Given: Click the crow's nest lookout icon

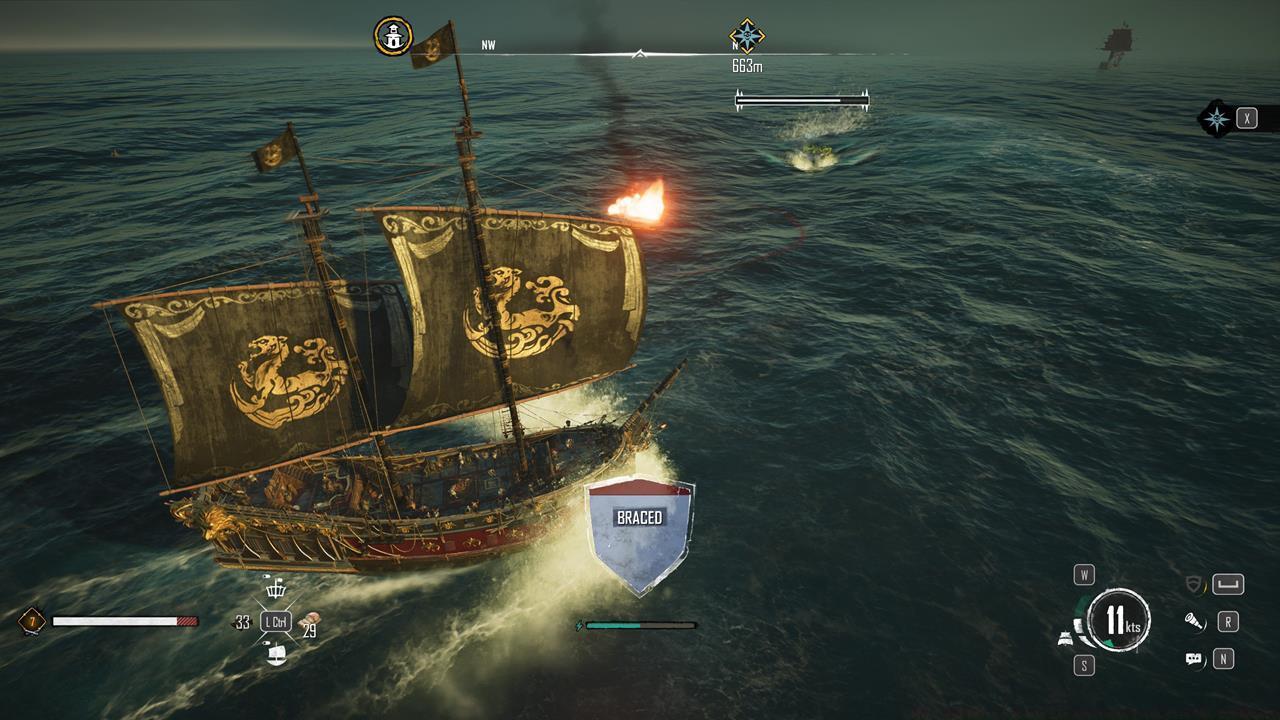Looking at the screenshot, I should pos(277,590).
